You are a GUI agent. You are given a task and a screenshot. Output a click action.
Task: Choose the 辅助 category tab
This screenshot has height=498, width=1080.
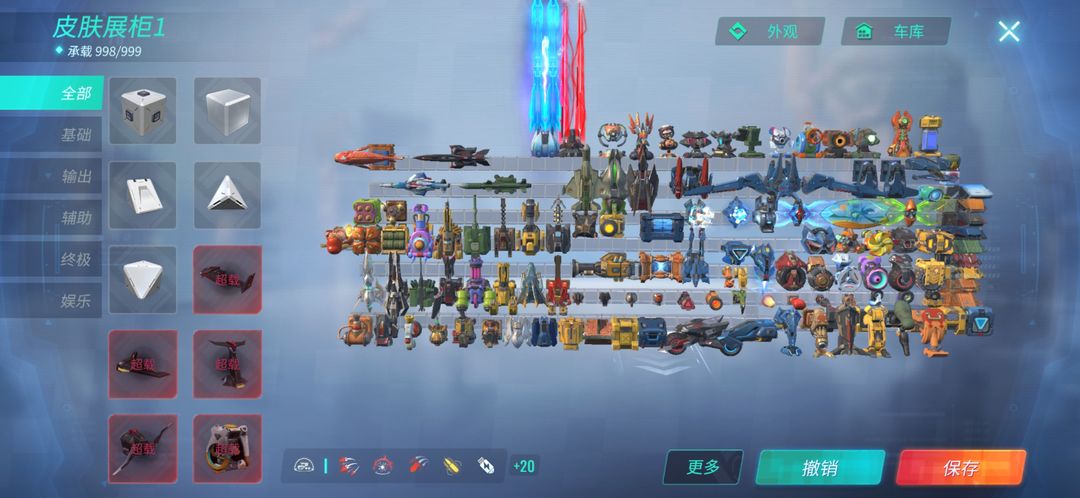(75, 217)
